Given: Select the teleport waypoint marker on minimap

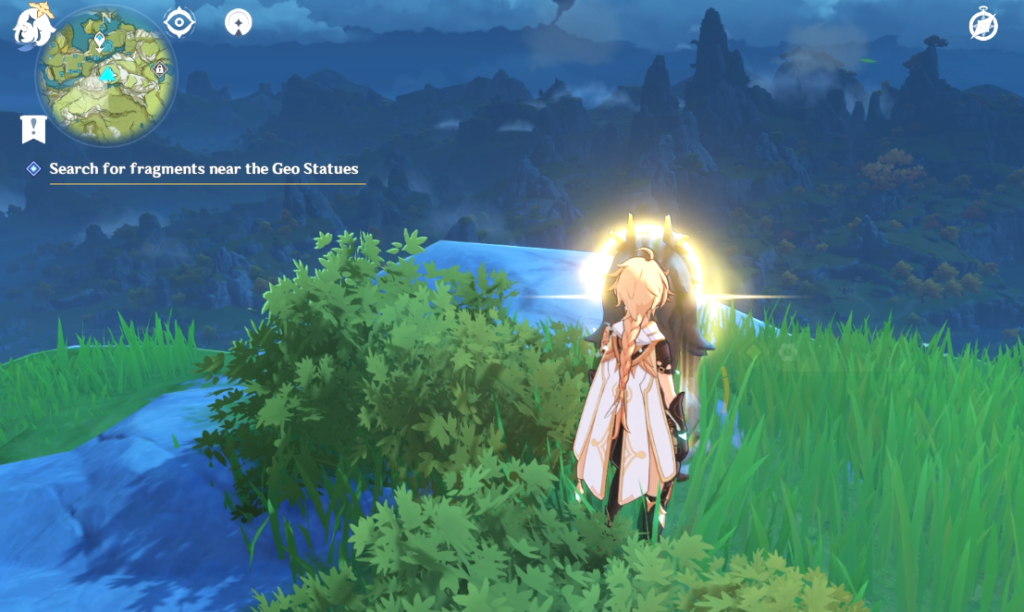Looking at the screenshot, I should point(100,41).
